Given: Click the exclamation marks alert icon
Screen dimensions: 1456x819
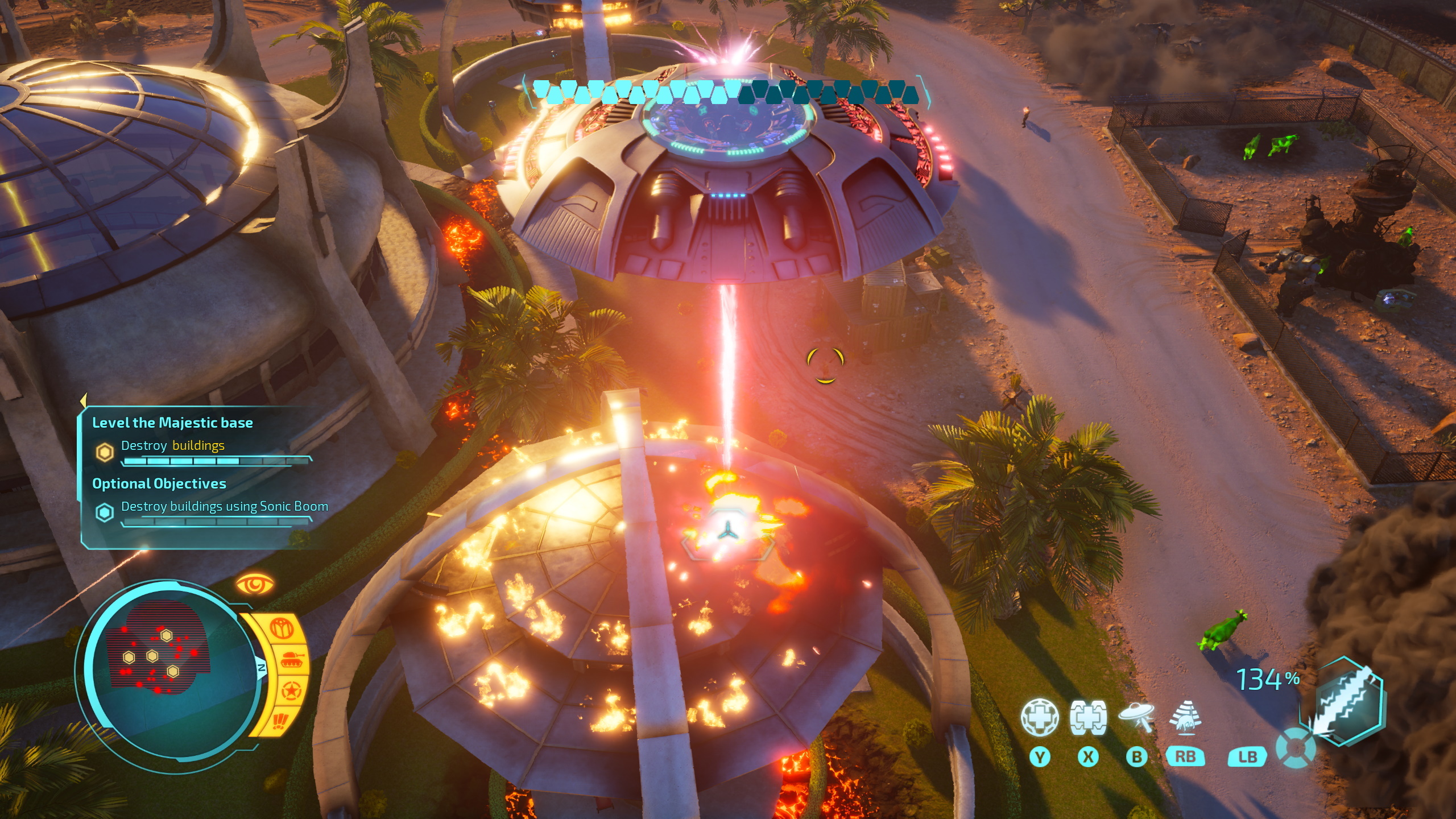Looking at the screenshot, I should [280, 721].
